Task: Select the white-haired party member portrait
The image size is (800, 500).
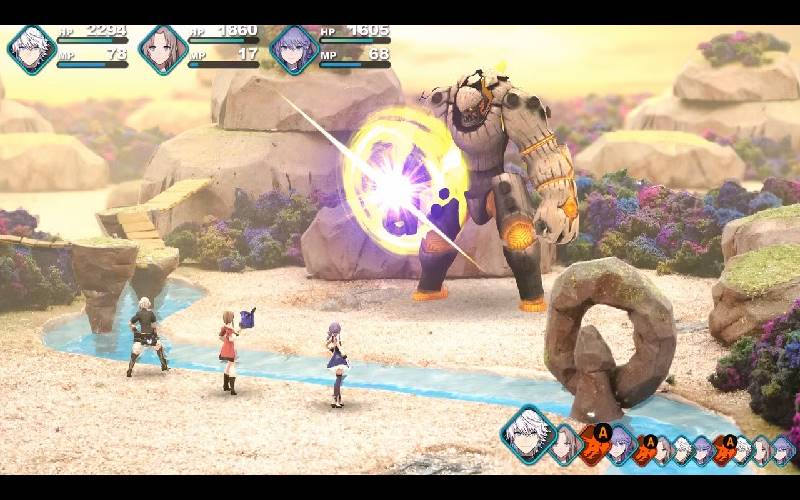Action: point(31,49)
